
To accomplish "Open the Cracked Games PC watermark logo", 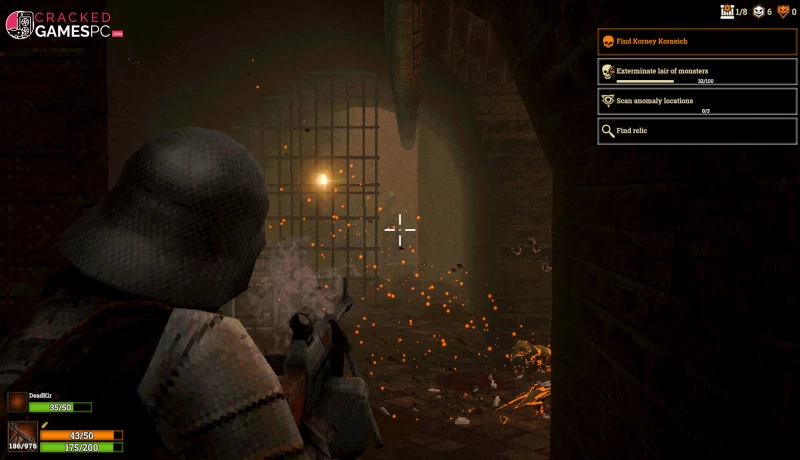I will (58, 25).
